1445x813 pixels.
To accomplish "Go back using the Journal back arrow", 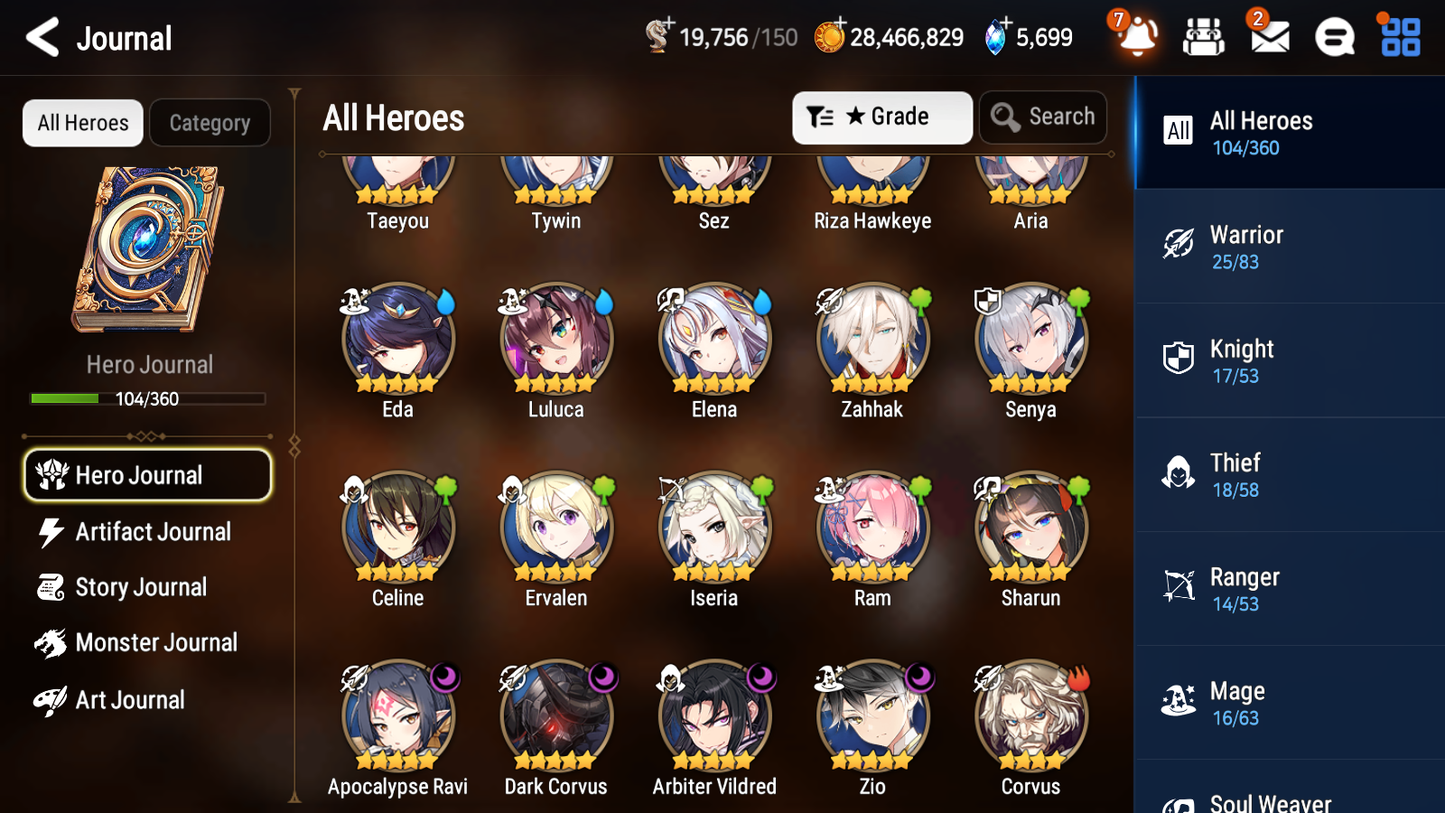I will (41, 37).
